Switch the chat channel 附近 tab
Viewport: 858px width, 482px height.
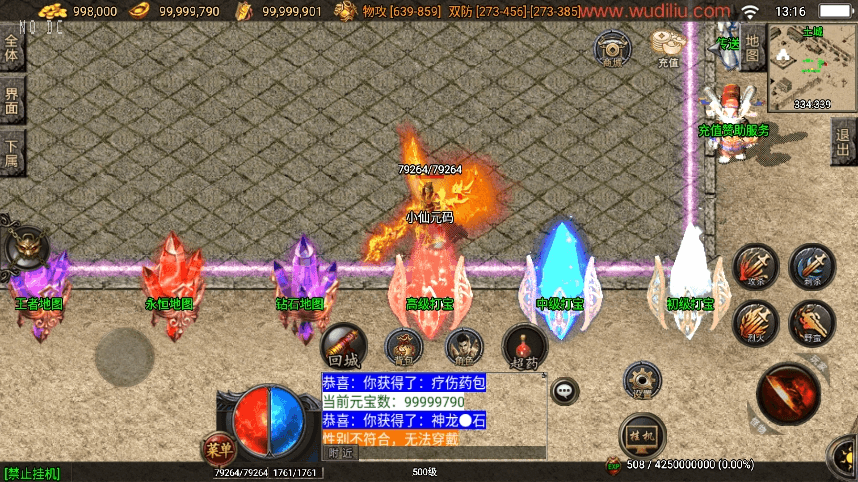pos(340,453)
